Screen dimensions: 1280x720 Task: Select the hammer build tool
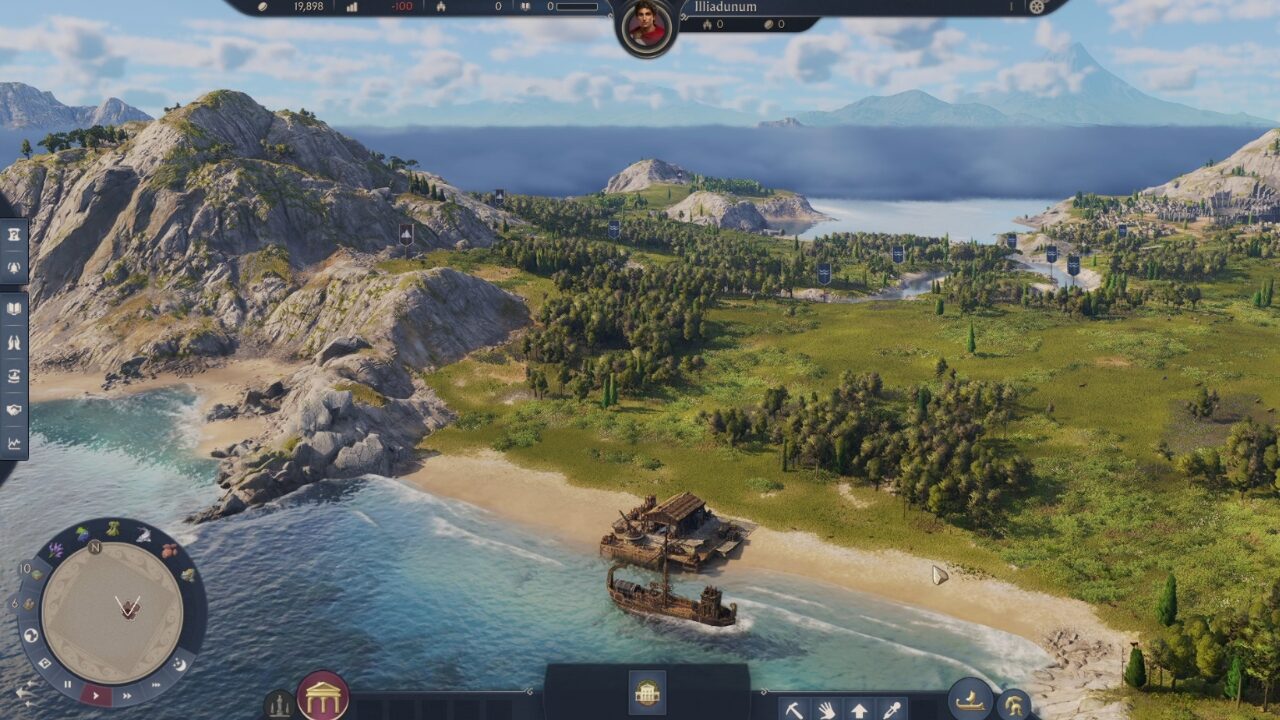(x=793, y=709)
